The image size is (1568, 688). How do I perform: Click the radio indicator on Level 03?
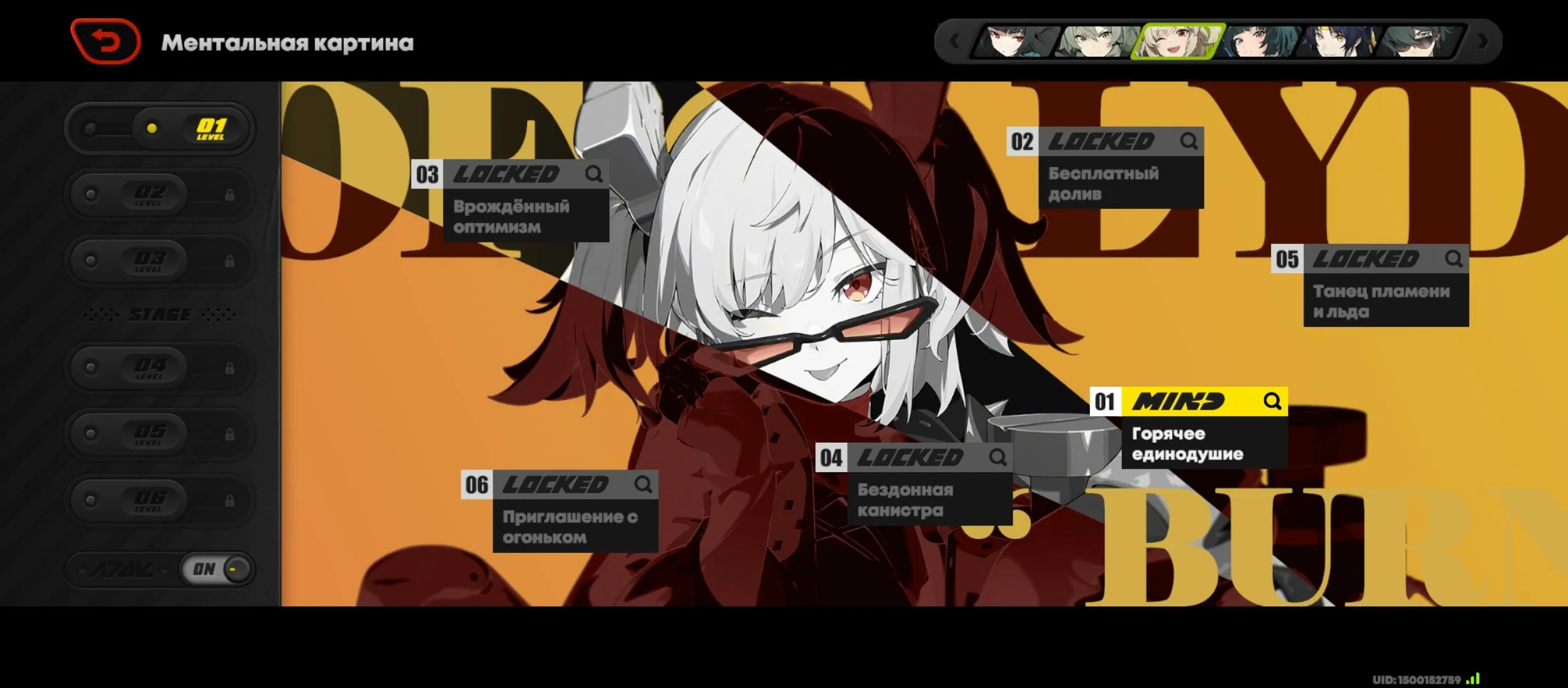pyautogui.click(x=90, y=261)
